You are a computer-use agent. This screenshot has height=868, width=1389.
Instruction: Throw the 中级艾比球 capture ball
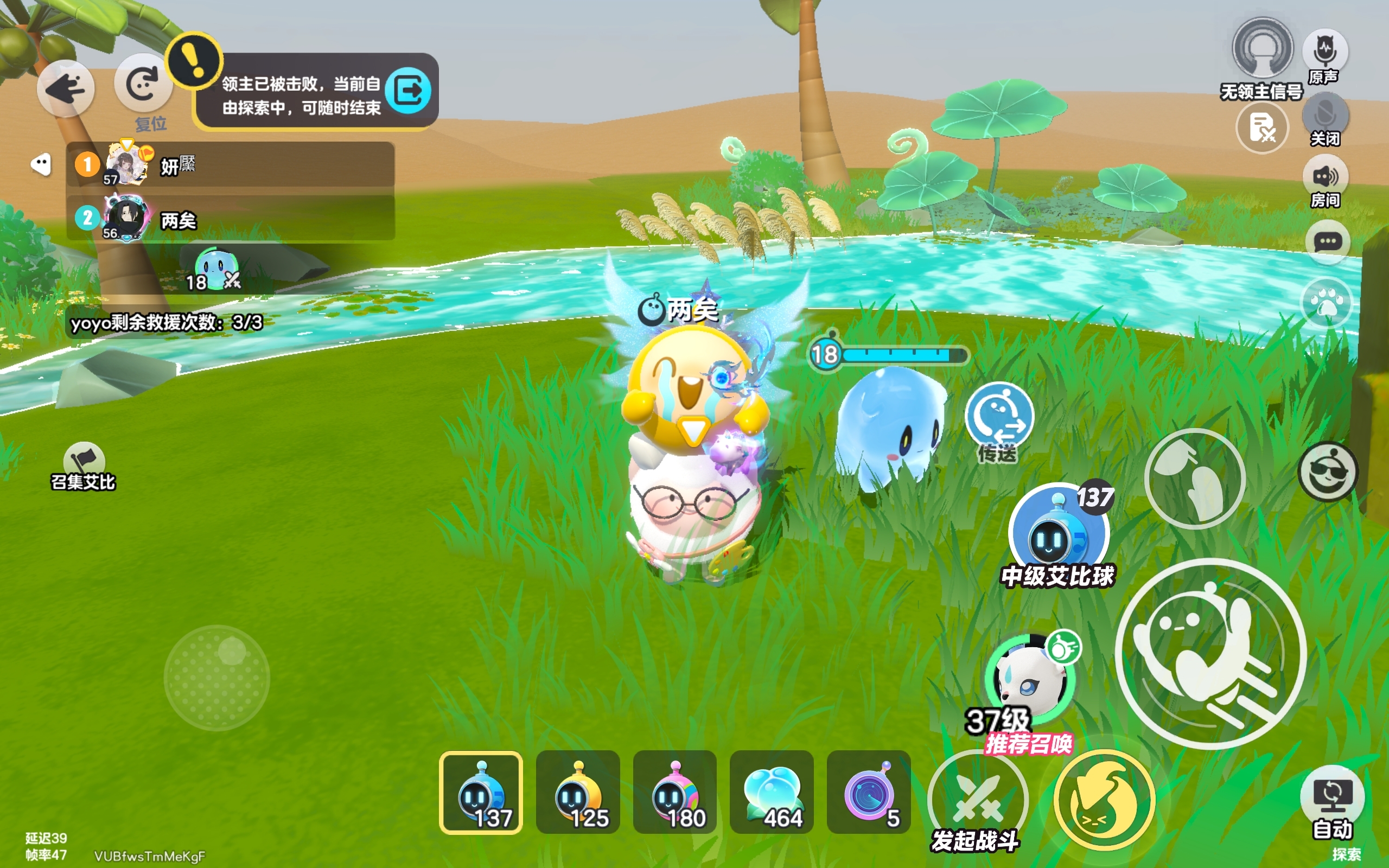pyautogui.click(x=1059, y=531)
